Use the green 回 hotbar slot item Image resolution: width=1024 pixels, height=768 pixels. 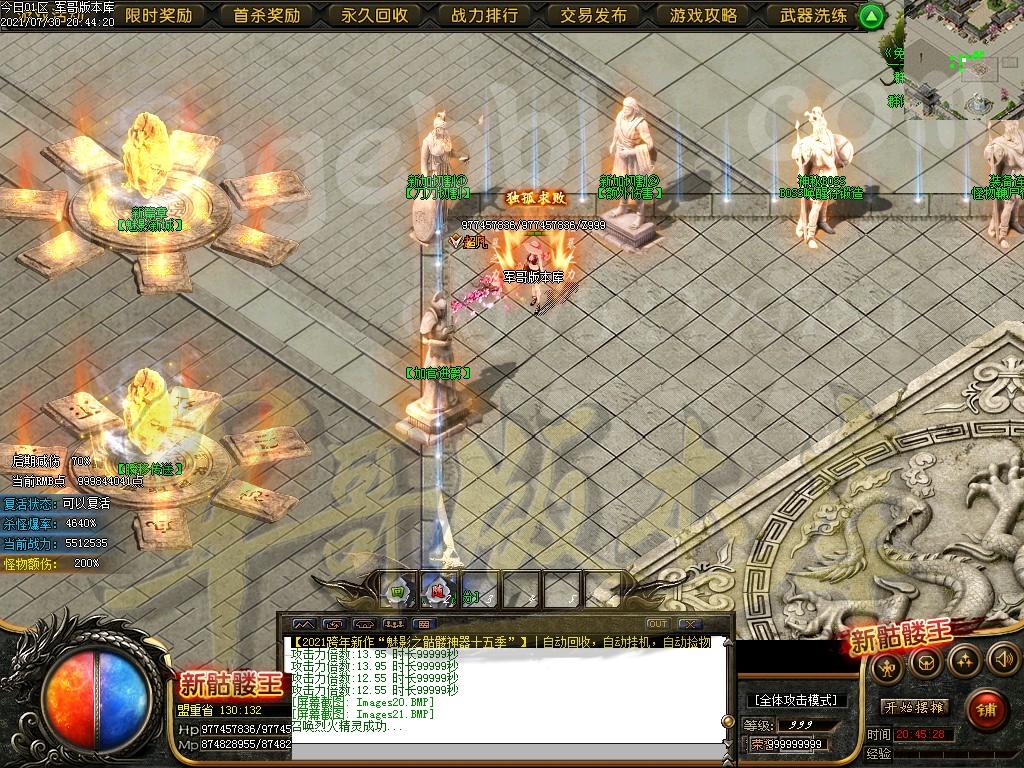397,591
